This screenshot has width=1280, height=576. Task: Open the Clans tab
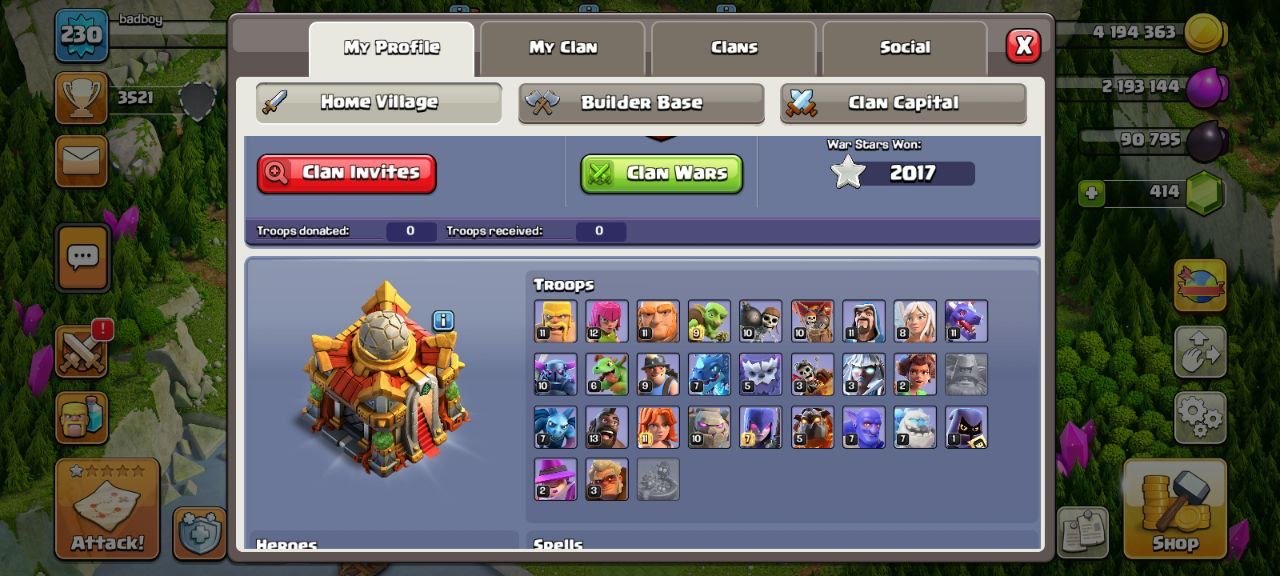(734, 48)
